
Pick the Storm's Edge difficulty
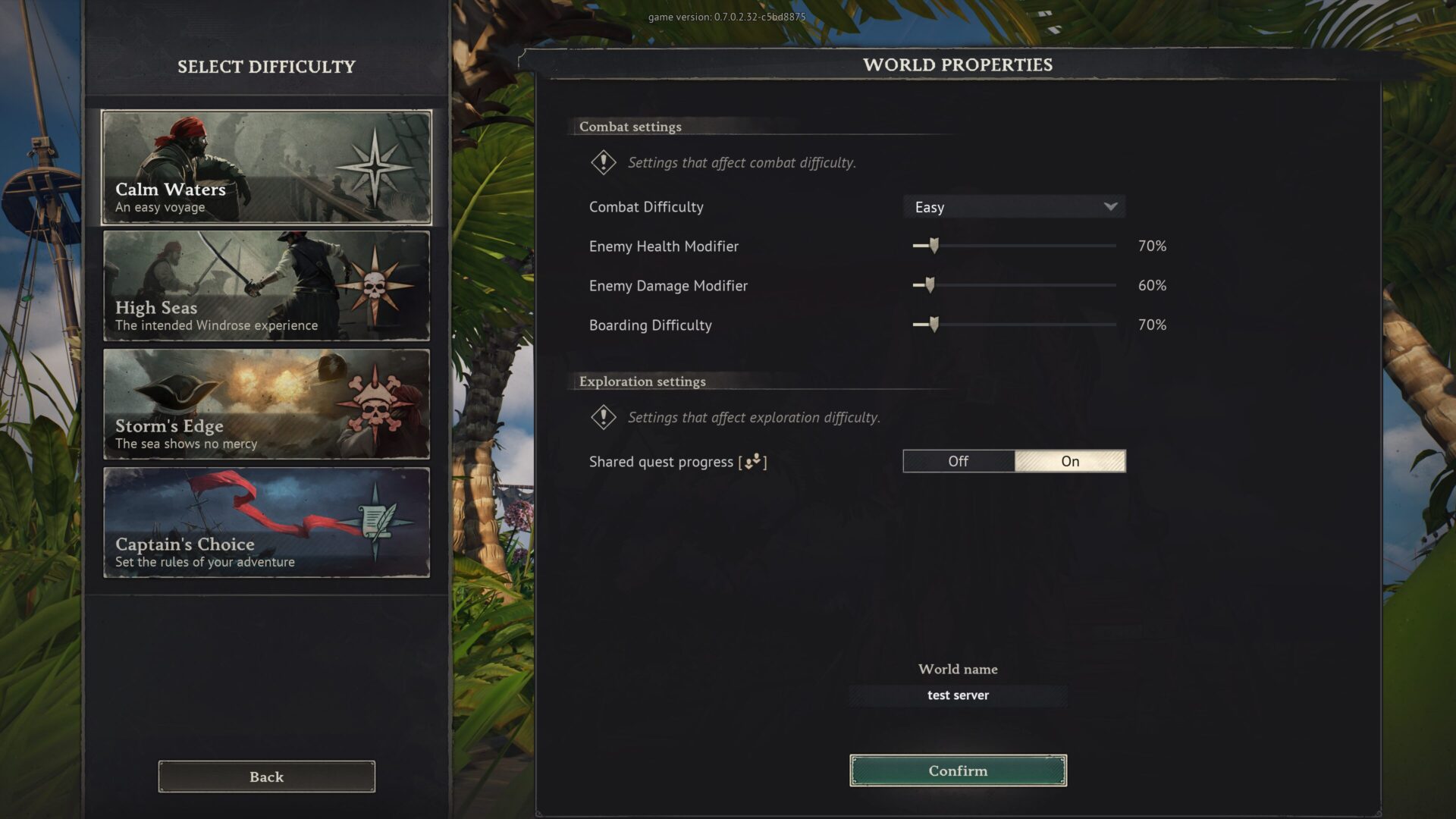[x=266, y=404]
